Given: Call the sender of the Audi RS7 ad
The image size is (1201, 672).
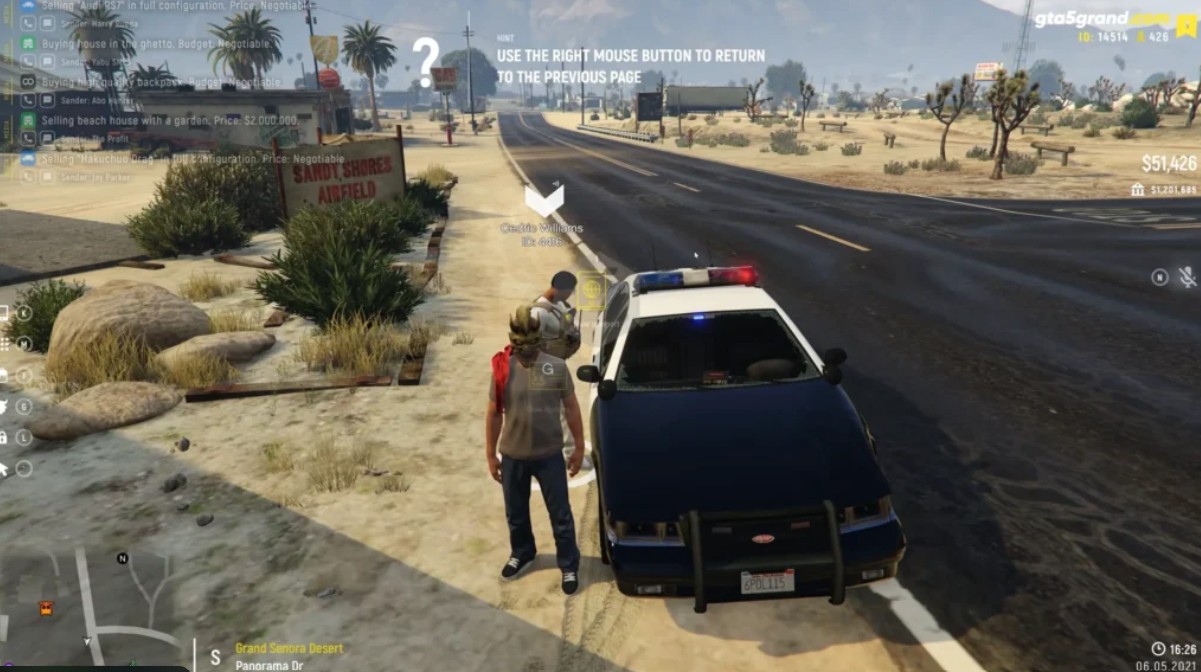Looking at the screenshot, I should click(29, 24).
